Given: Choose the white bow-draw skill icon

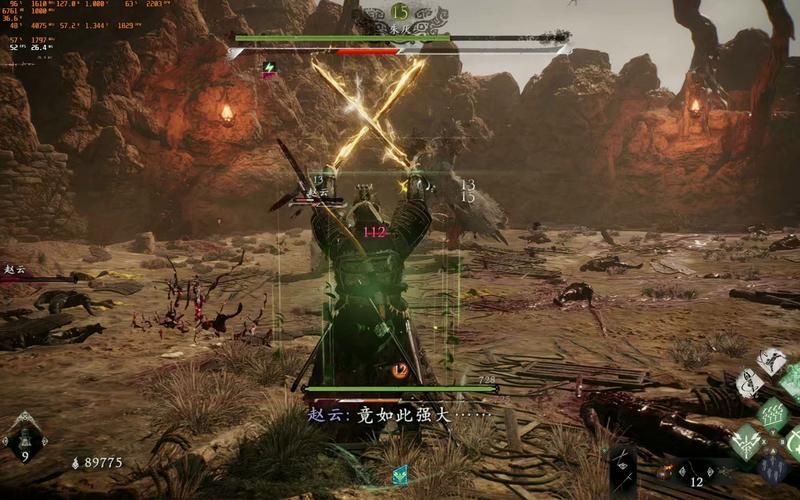Looking at the screenshot, I should point(749,383).
